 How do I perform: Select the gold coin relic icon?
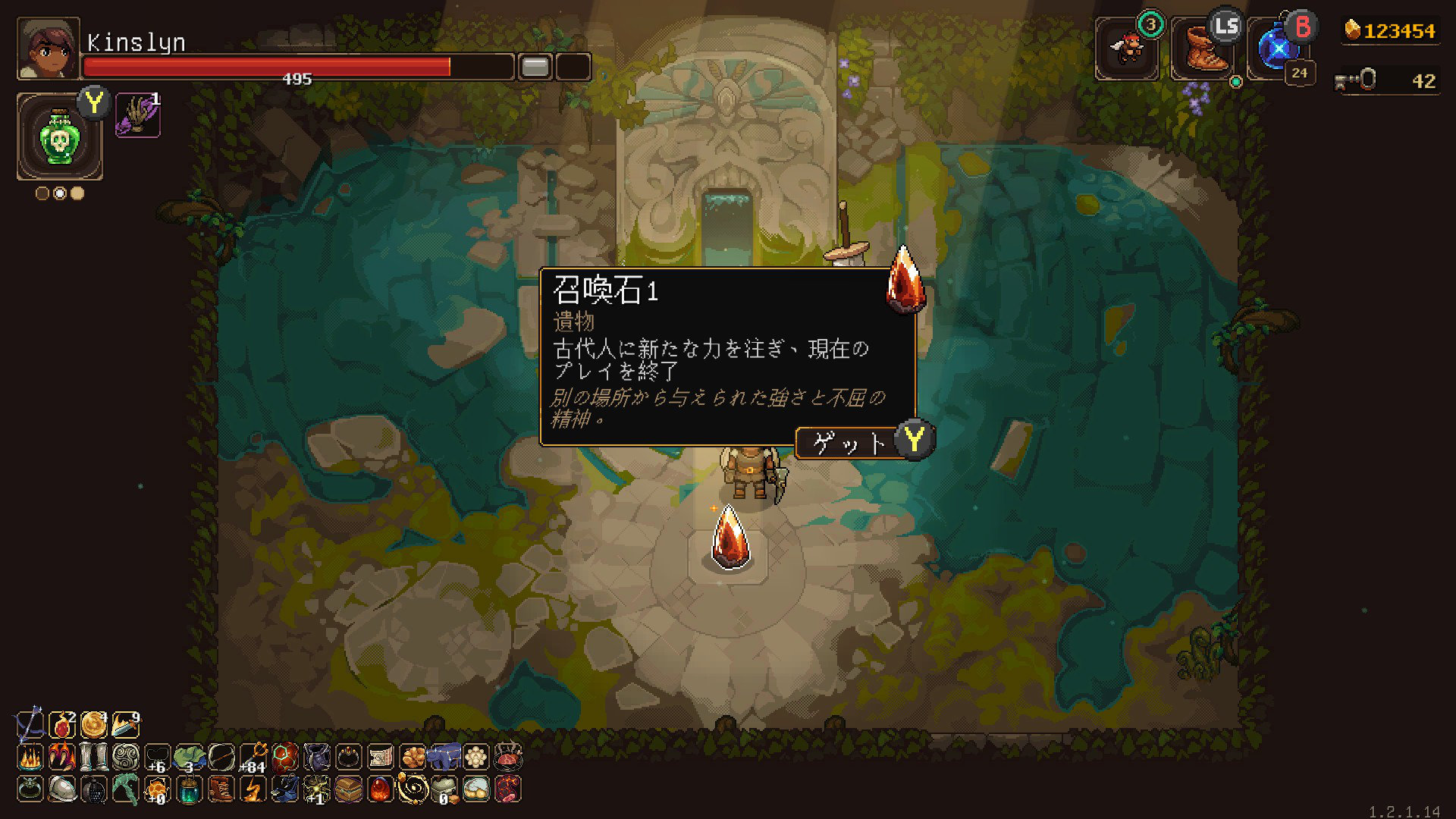click(x=94, y=725)
